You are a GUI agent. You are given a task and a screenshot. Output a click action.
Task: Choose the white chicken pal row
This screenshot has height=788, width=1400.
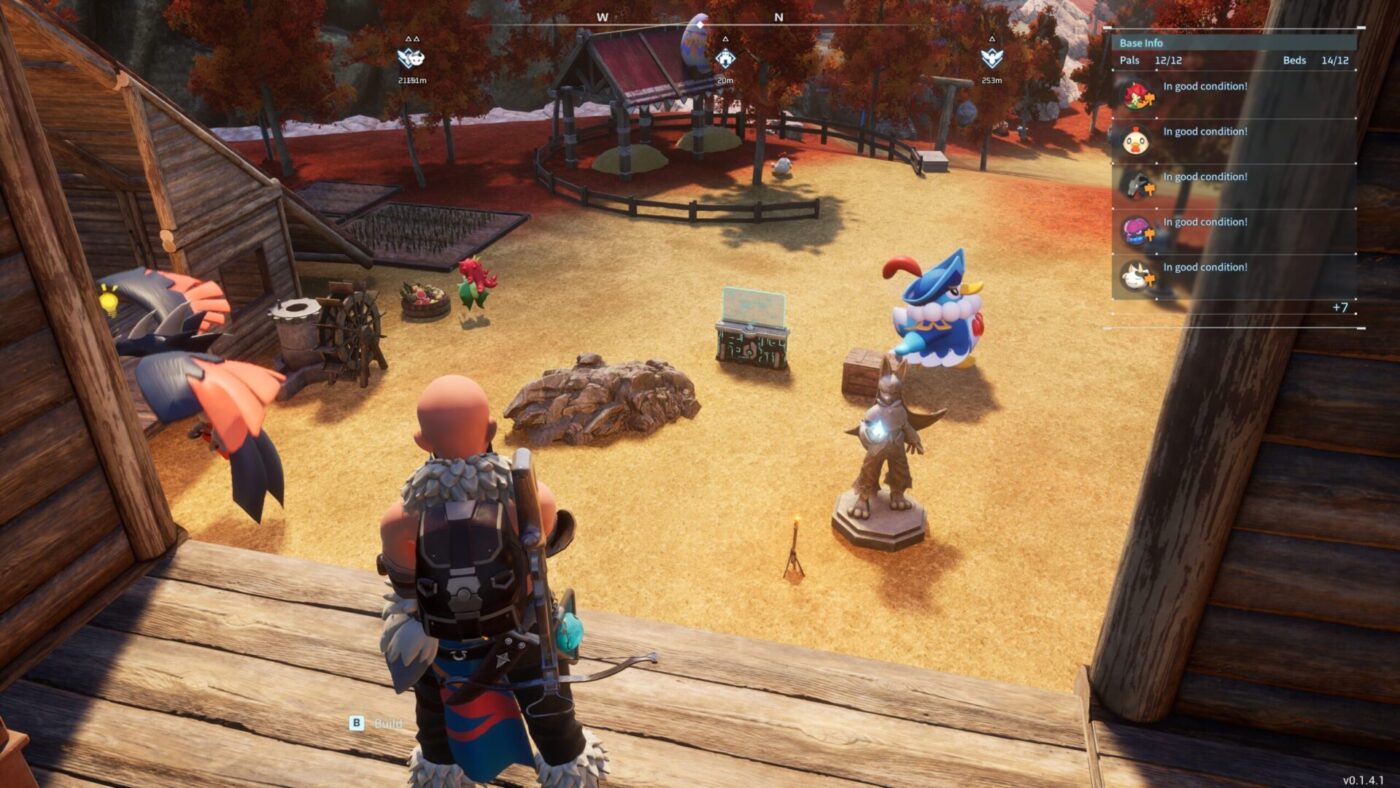[x=1234, y=140]
